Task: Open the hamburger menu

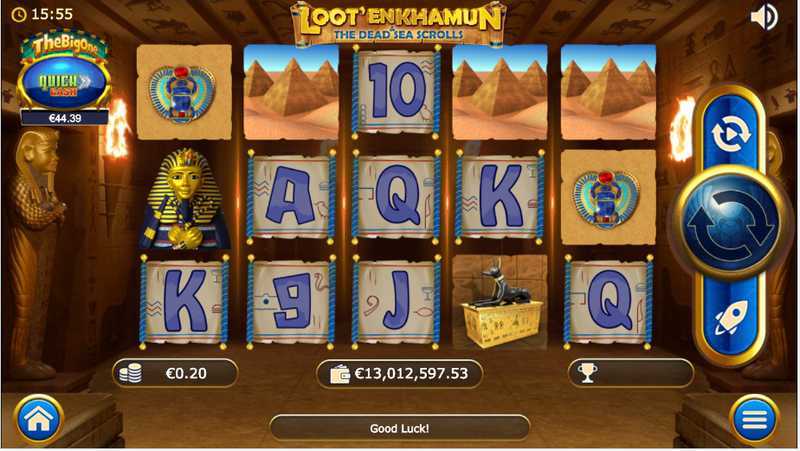Action: [755, 420]
